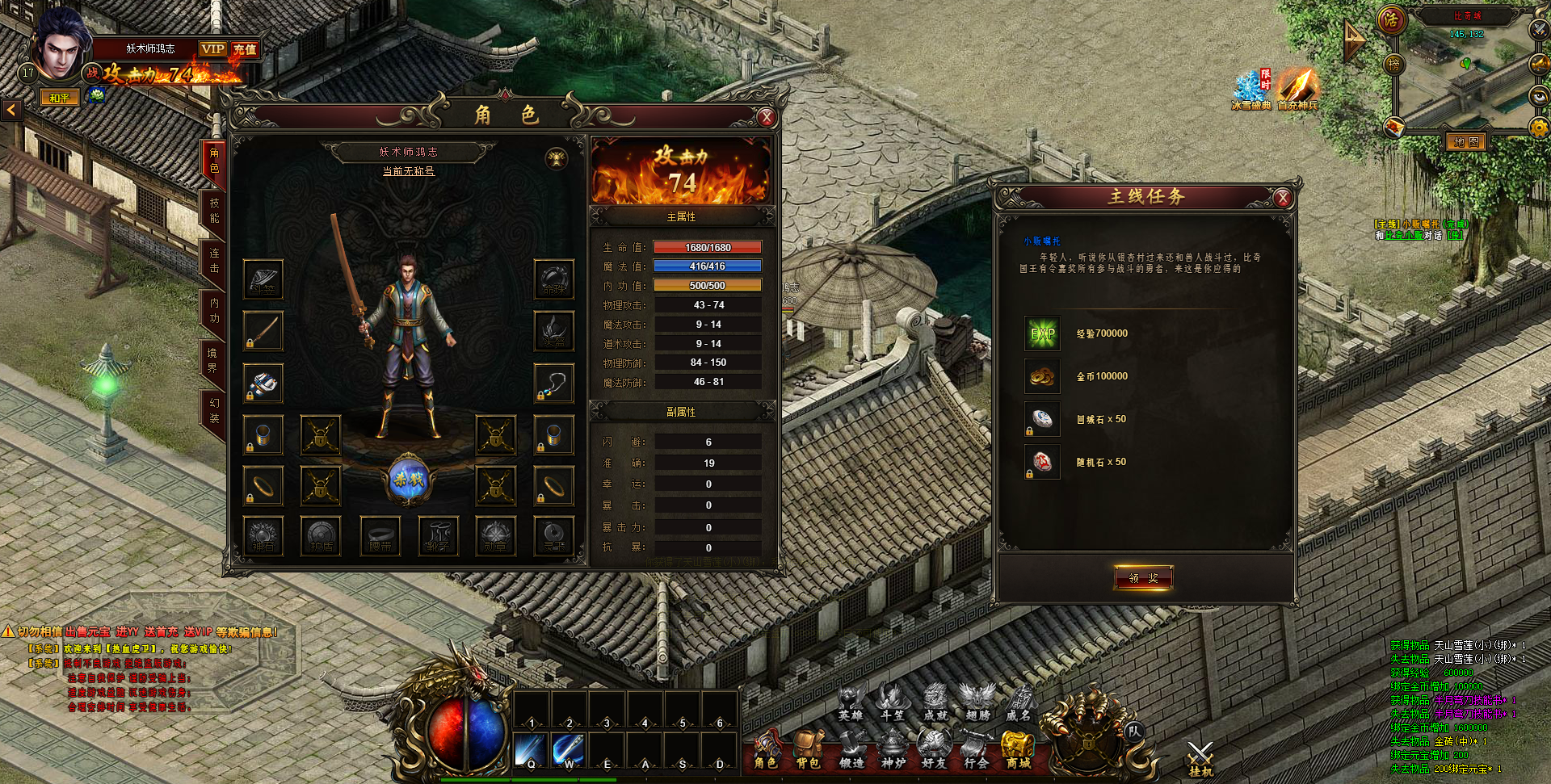Screen dimensions: 1551x784
Task: Click the 充值 recharge button
Action: pyautogui.click(x=245, y=49)
